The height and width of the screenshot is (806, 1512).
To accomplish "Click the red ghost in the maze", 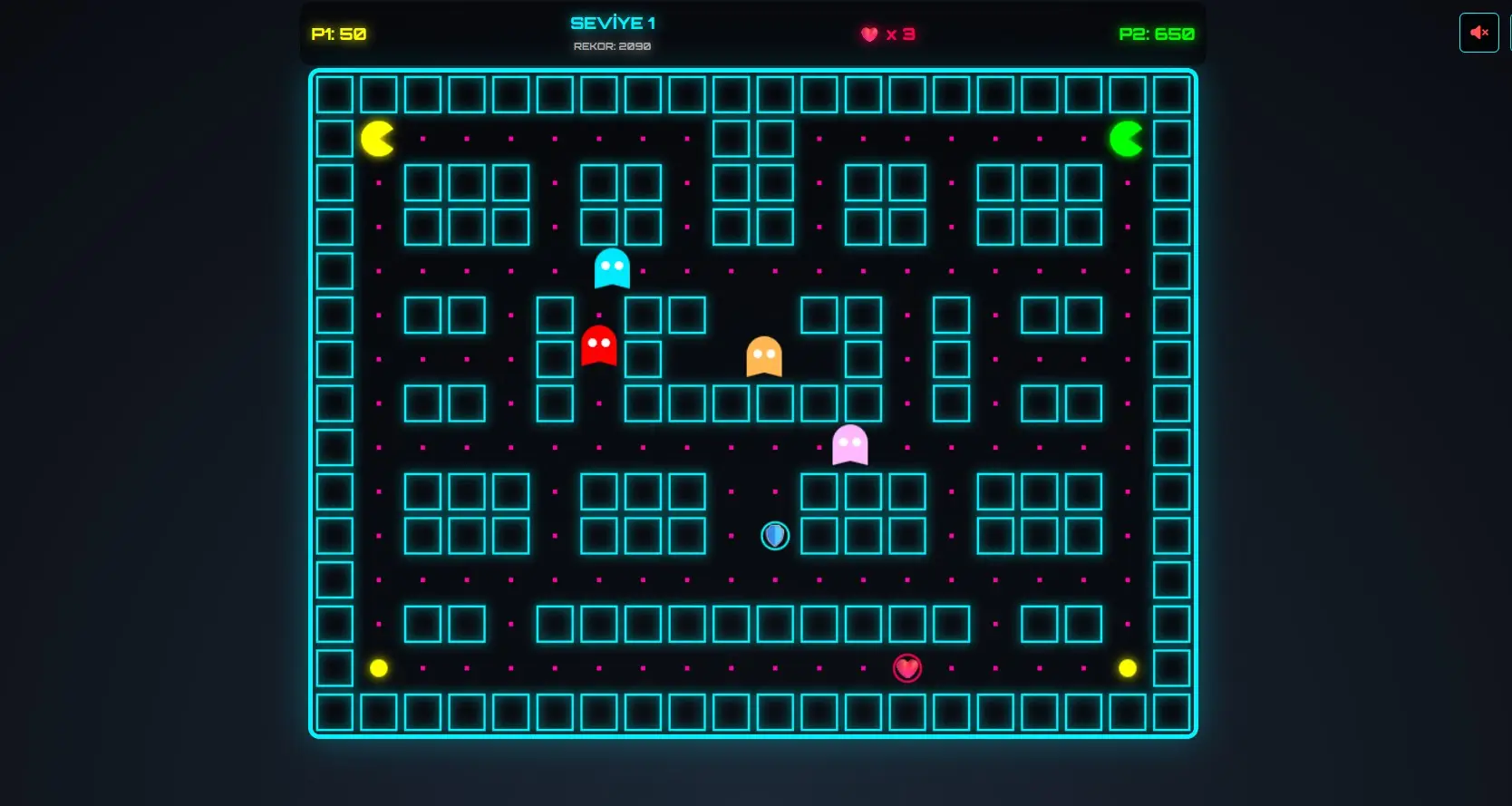I will [599, 347].
